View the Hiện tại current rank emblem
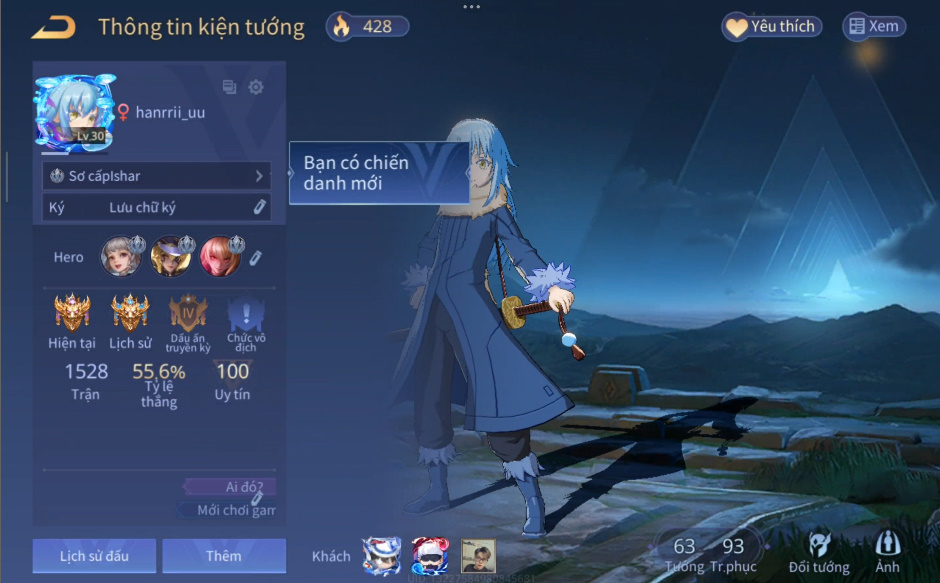Image resolution: width=940 pixels, height=583 pixels. pos(72,314)
